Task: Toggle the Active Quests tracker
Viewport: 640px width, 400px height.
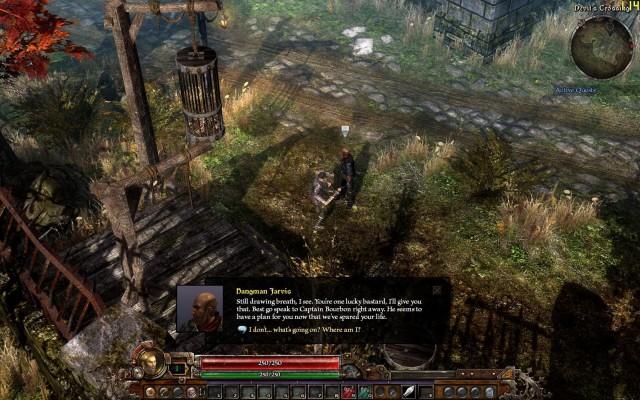Action: click(x=577, y=89)
